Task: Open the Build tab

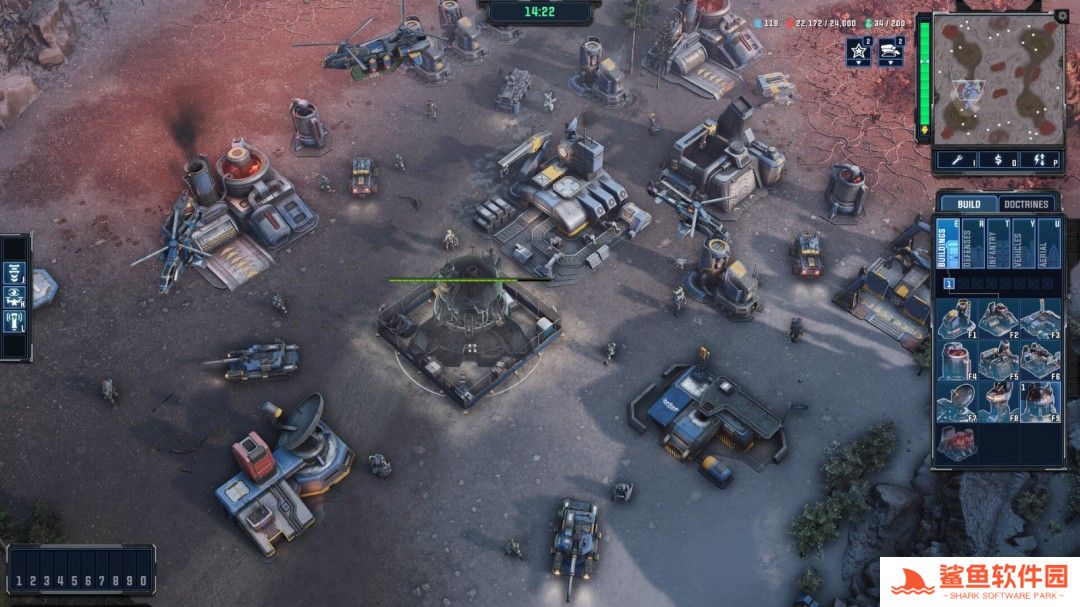Action: (969, 204)
